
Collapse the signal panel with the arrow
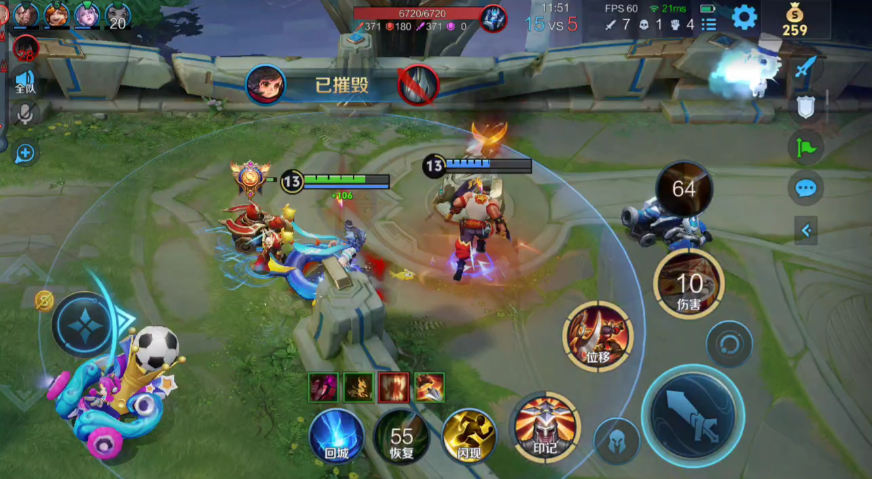click(806, 231)
